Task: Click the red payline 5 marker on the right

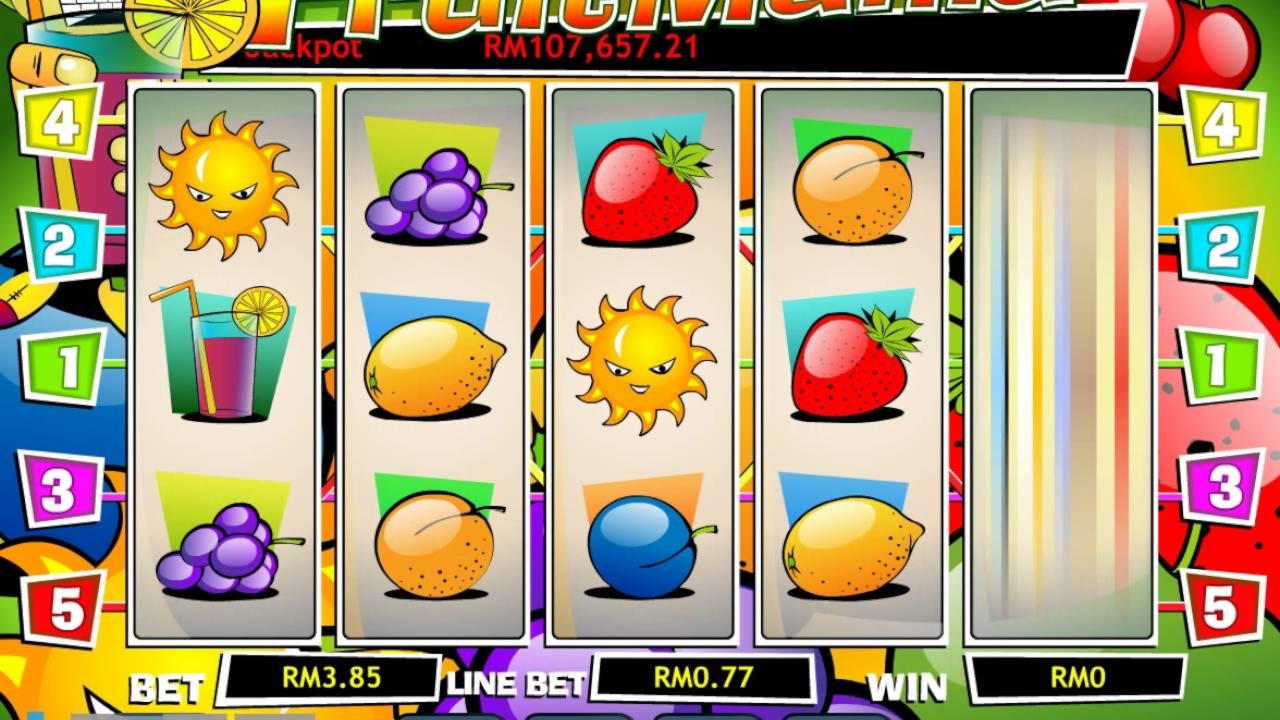Action: pos(1220,607)
